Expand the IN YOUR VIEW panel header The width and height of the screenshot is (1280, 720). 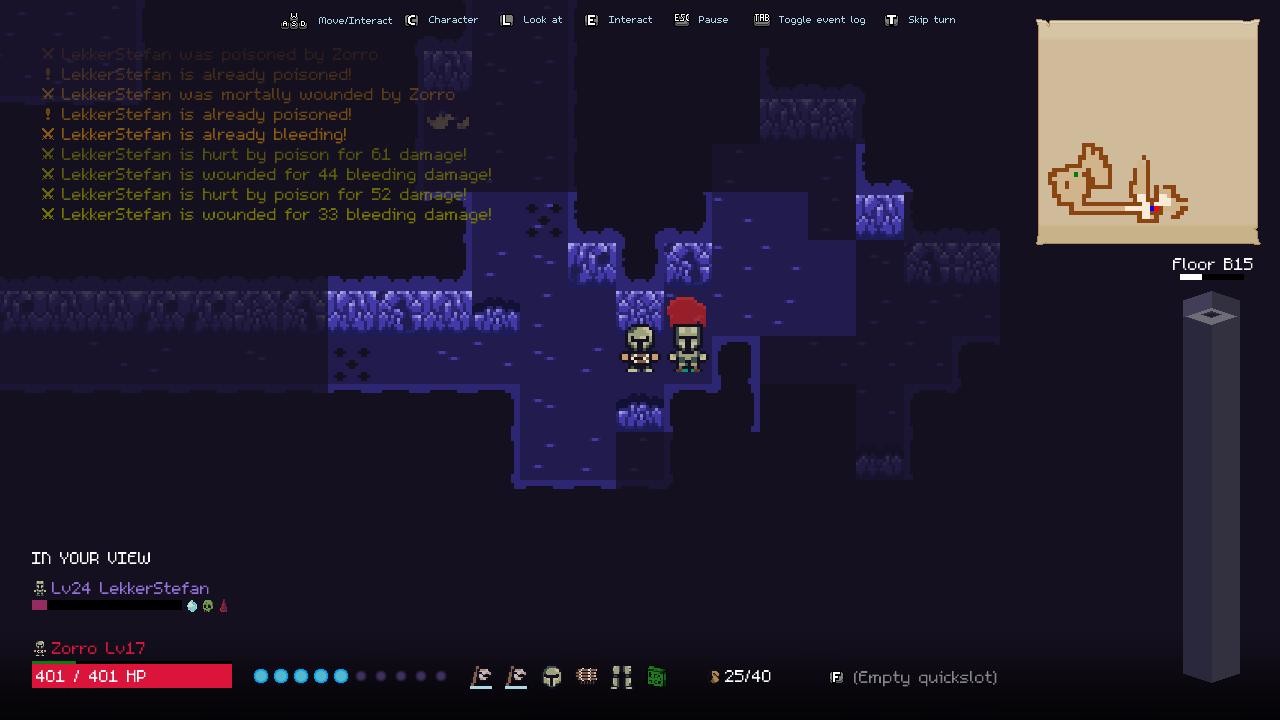[x=91, y=558]
